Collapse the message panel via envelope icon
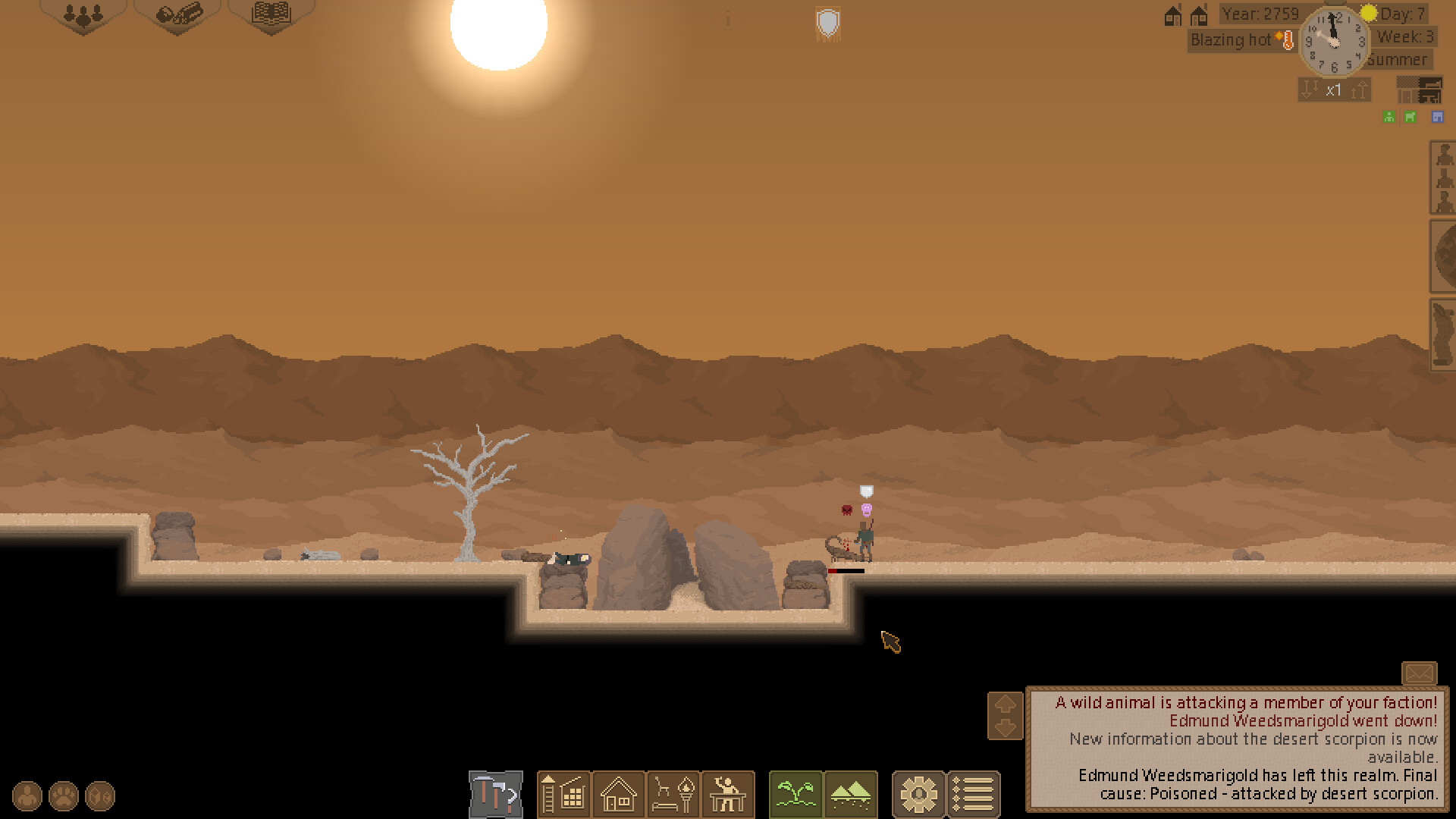 [x=1420, y=673]
